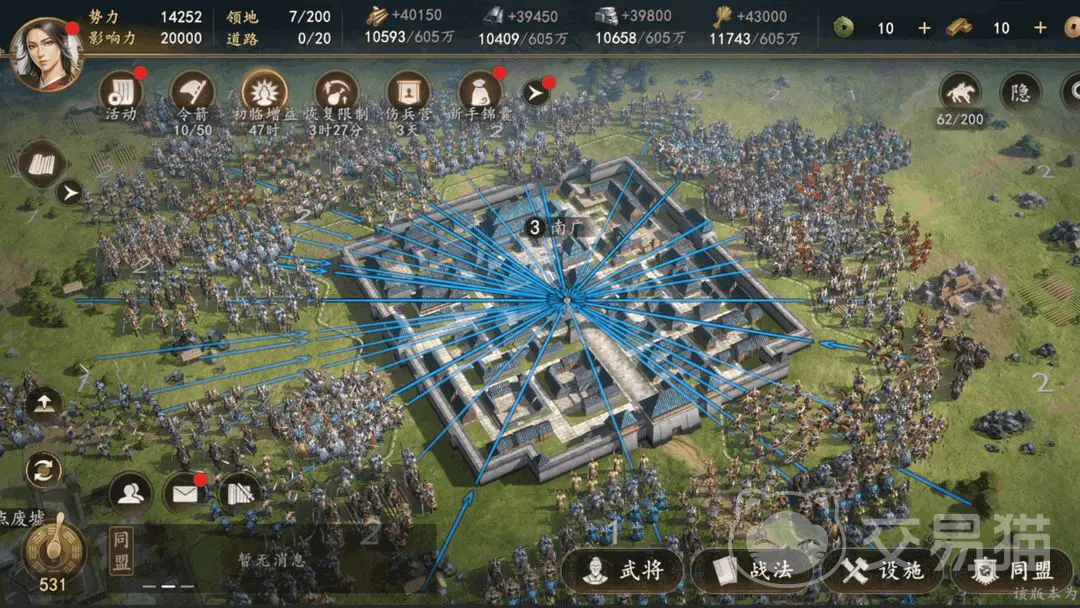Open the cavalry troop icon showing 62/200
This screenshot has height=608, width=1080.
click(961, 92)
